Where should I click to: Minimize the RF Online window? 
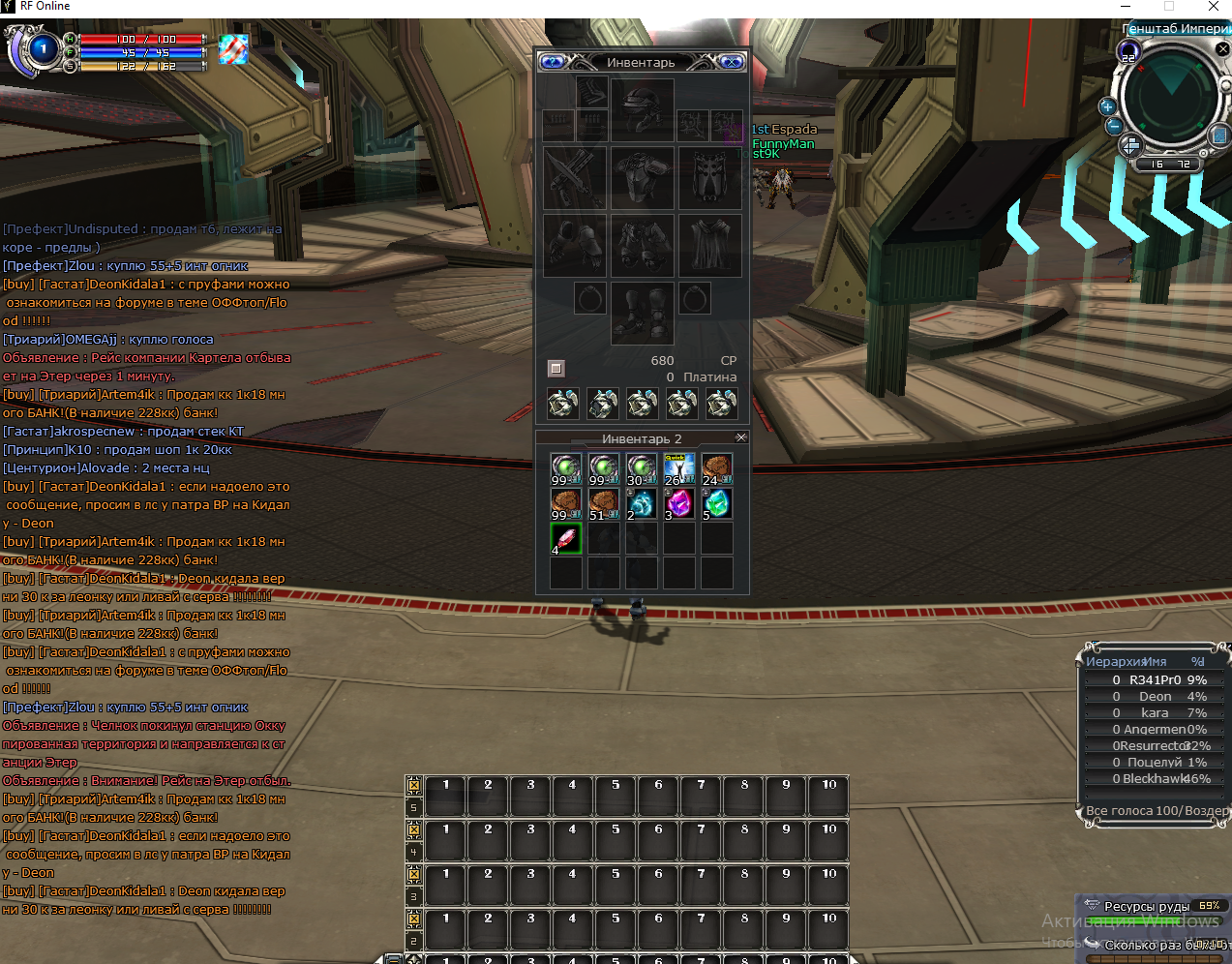pyautogui.click(x=1125, y=7)
